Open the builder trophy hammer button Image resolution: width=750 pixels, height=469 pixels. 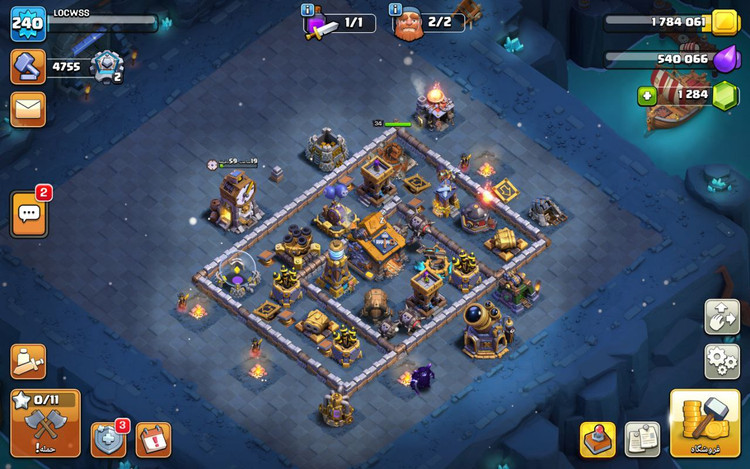28,66
